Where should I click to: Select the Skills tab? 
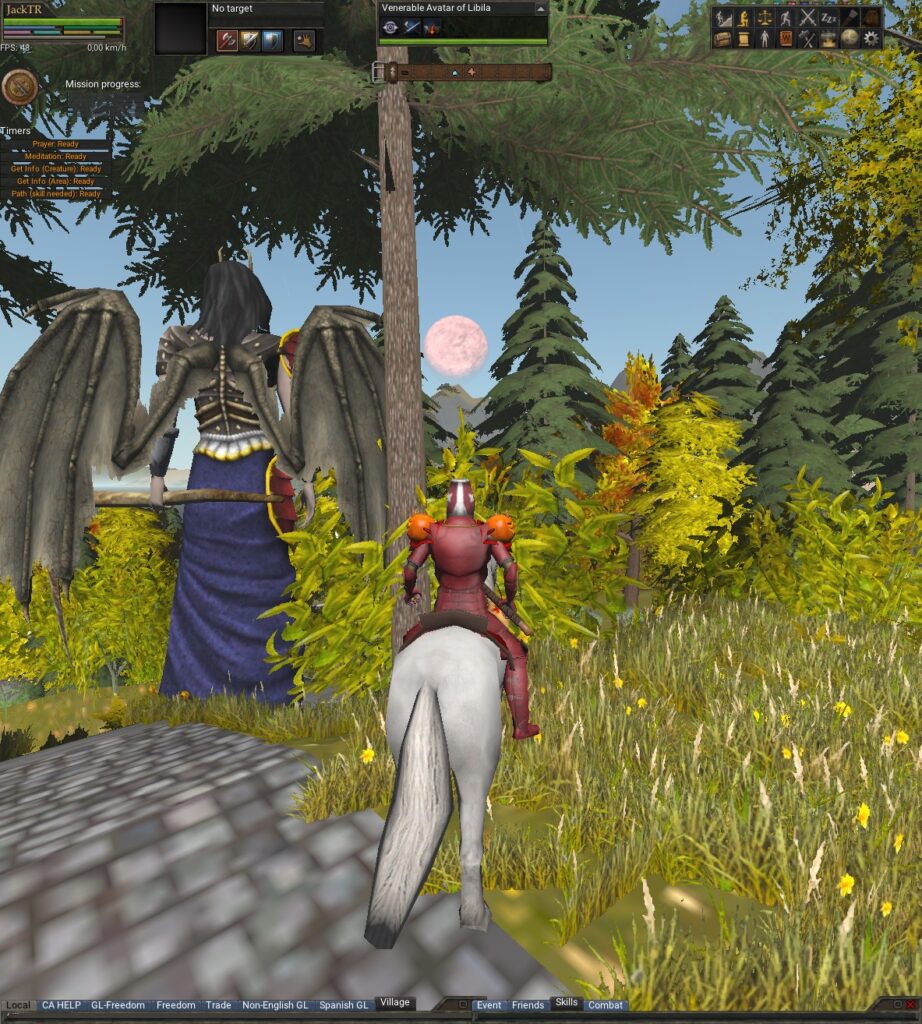[x=566, y=1003]
